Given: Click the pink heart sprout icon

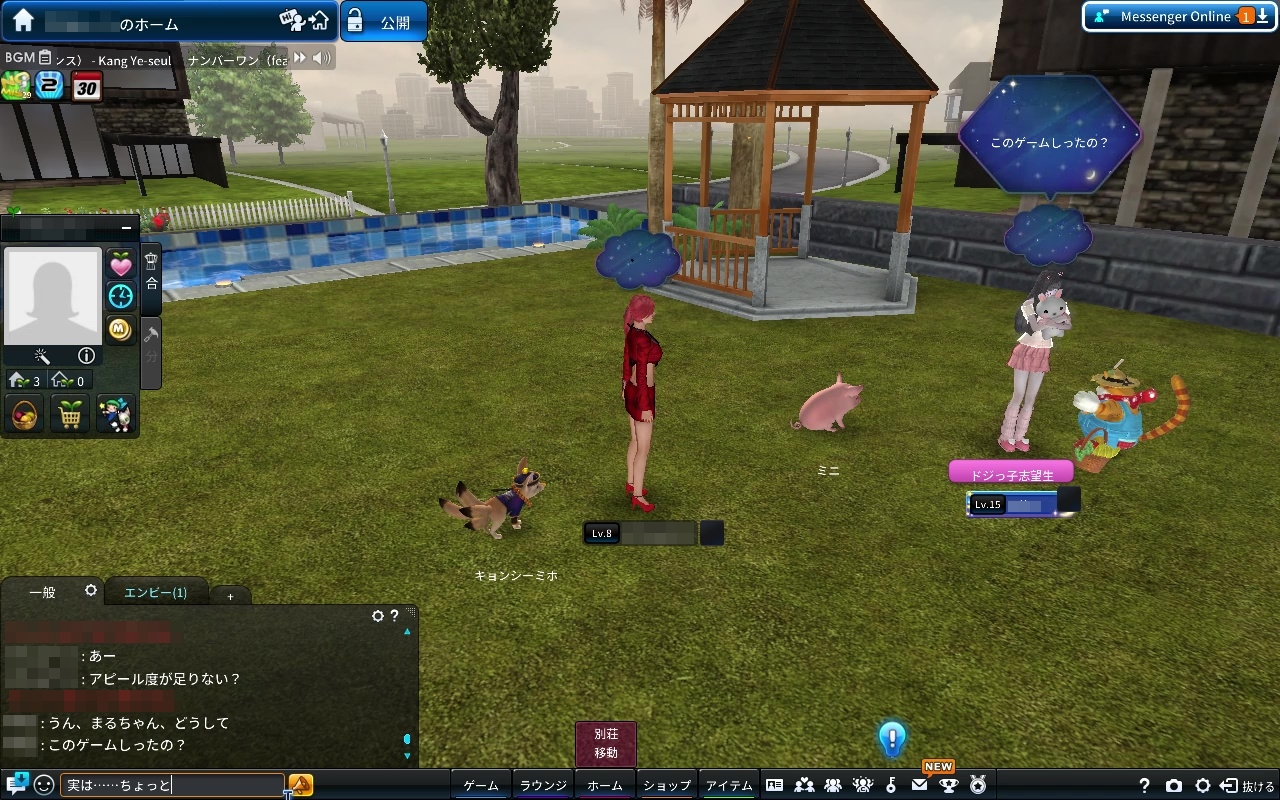Looking at the screenshot, I should point(121,265).
